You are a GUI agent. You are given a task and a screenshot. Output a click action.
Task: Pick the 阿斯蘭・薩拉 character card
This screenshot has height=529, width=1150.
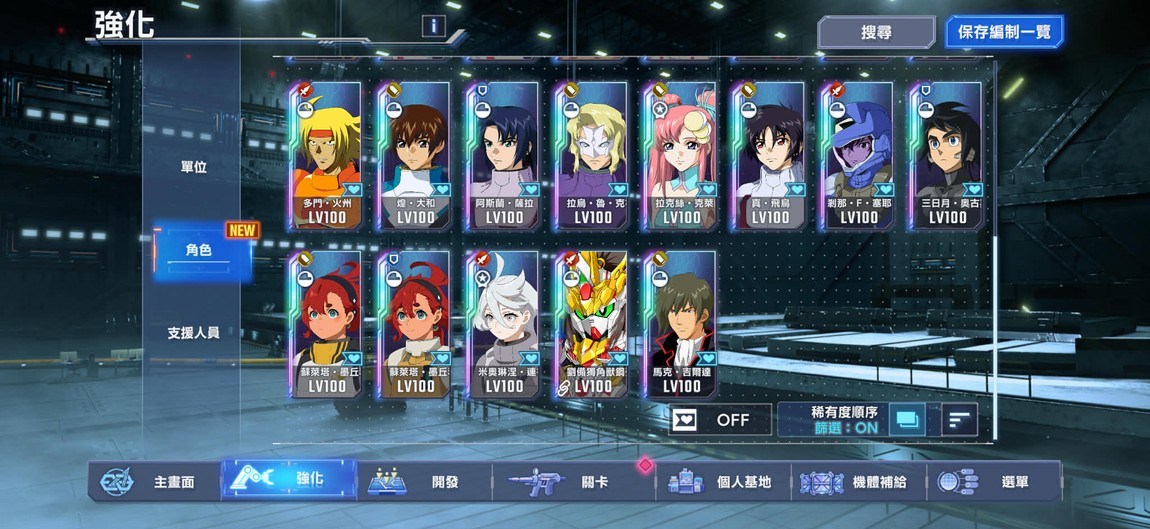tap(504, 156)
